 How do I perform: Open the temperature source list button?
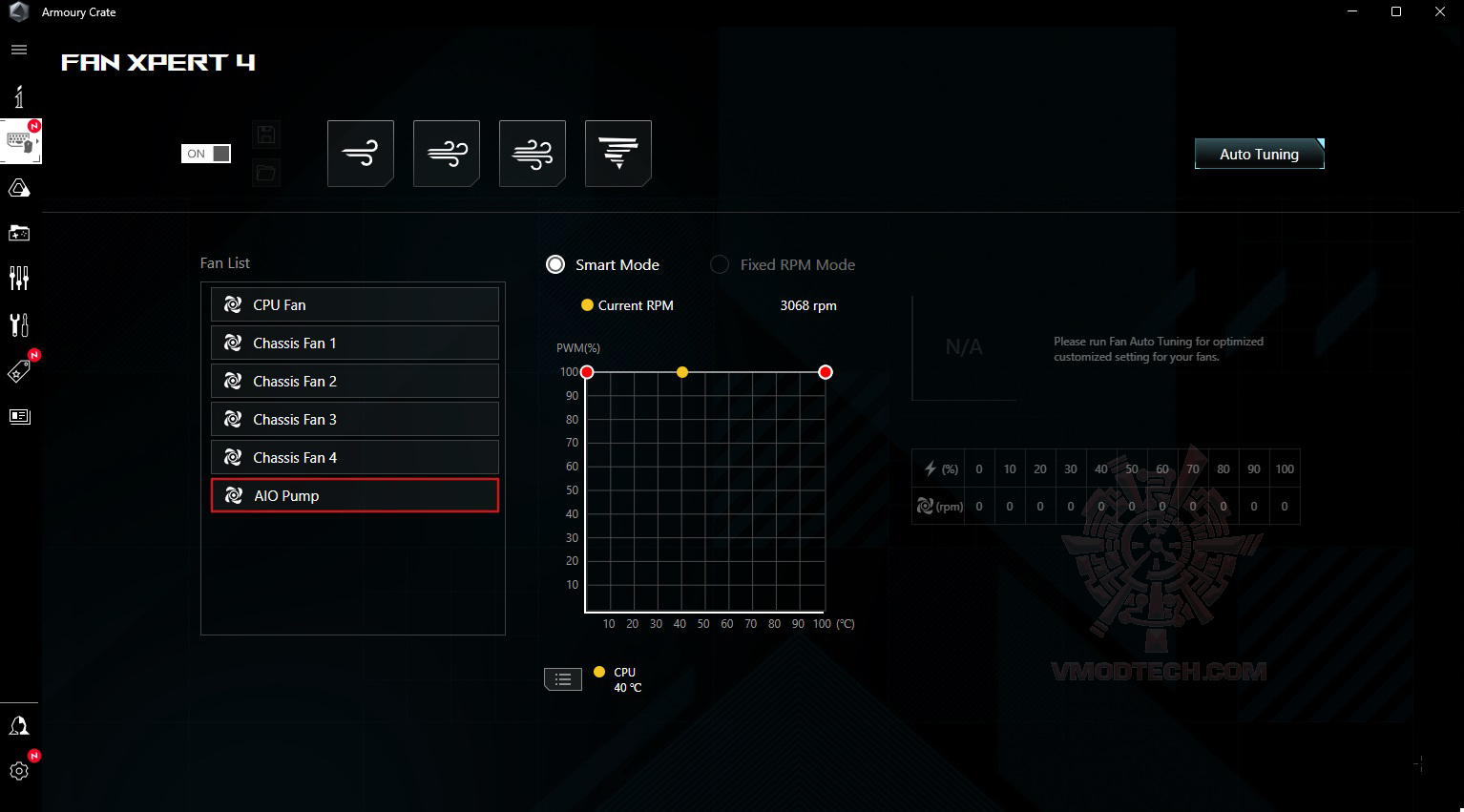pyautogui.click(x=563, y=679)
